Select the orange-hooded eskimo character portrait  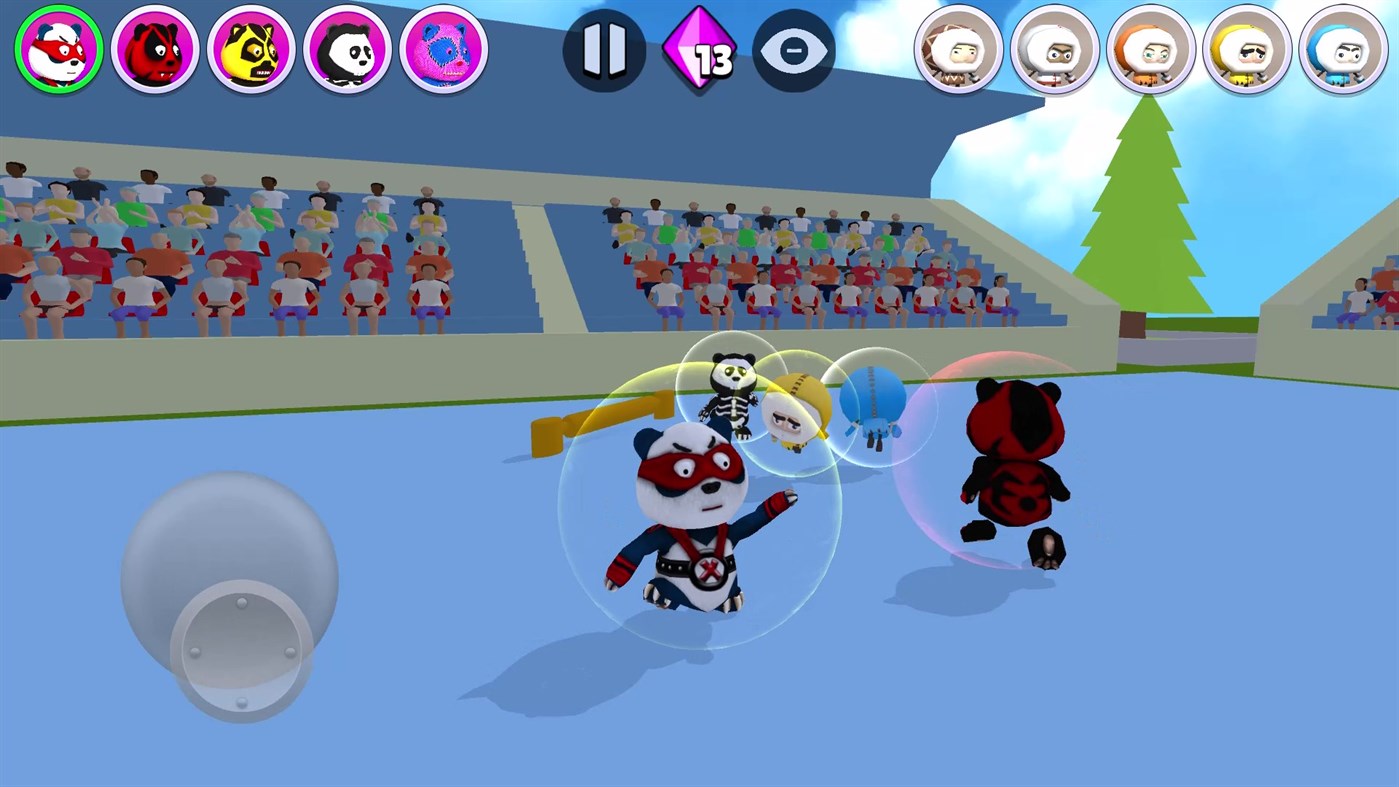(x=1150, y=49)
